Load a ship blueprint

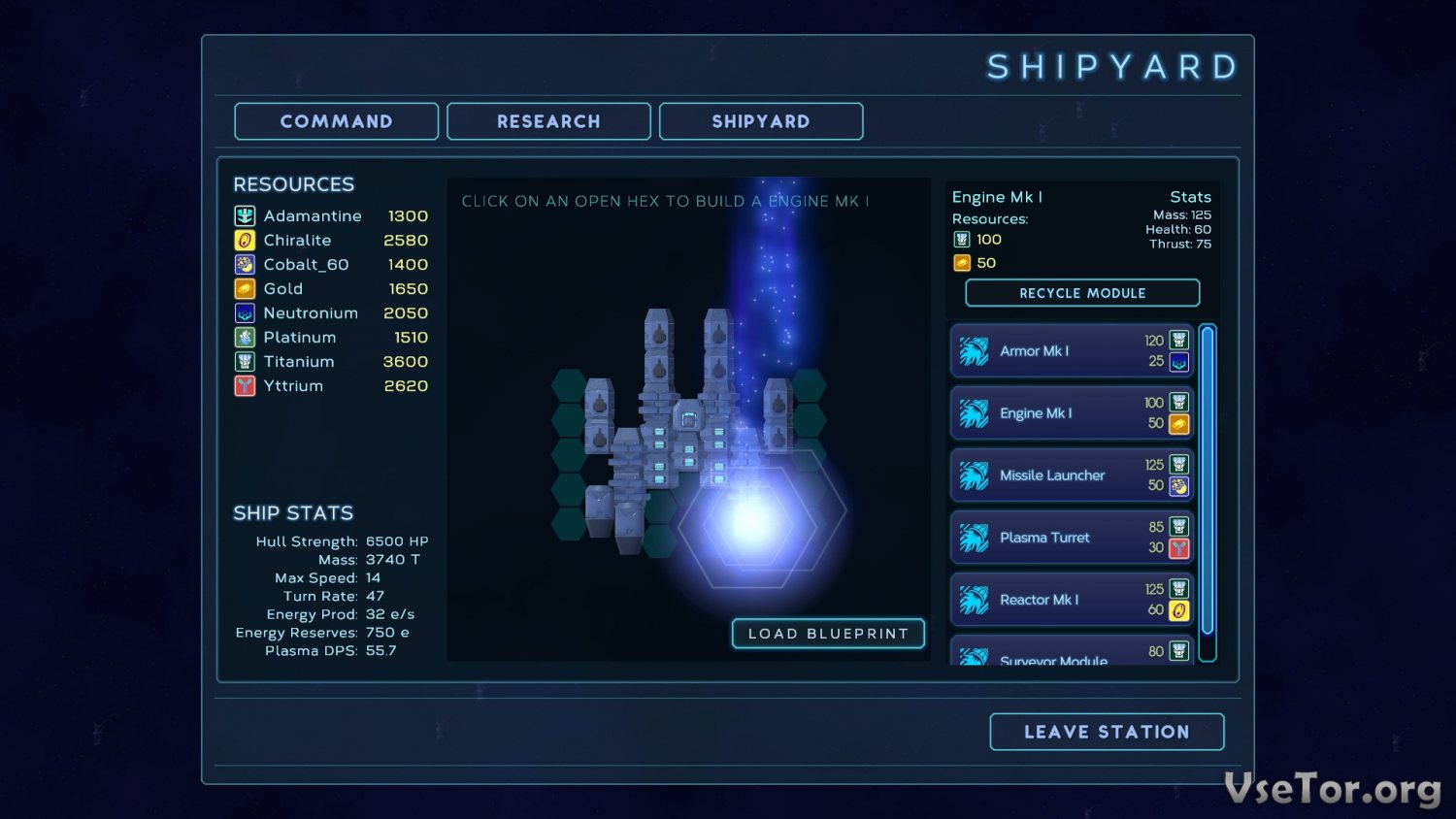pos(828,634)
